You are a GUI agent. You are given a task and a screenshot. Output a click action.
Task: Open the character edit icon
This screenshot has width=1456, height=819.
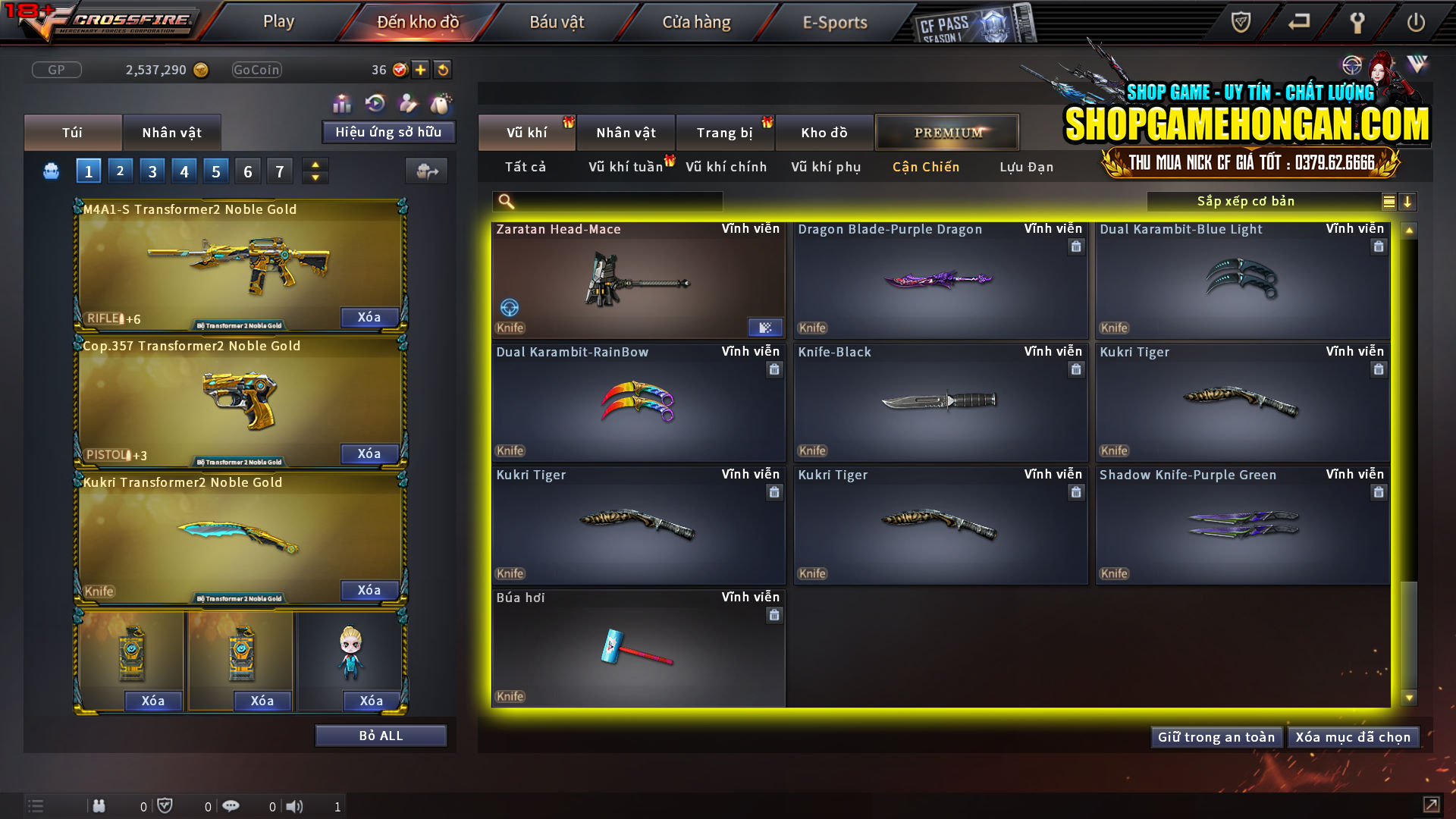(x=407, y=102)
